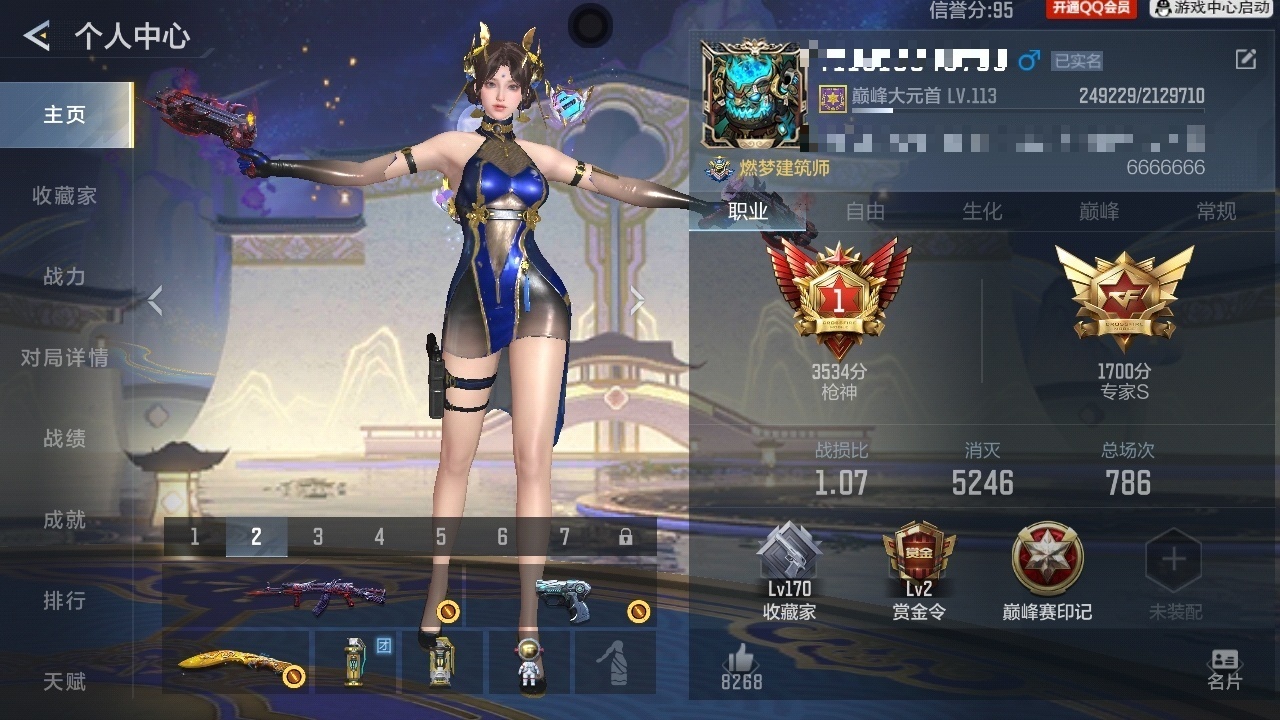Open the 成就 achievements section

[x=65, y=520]
